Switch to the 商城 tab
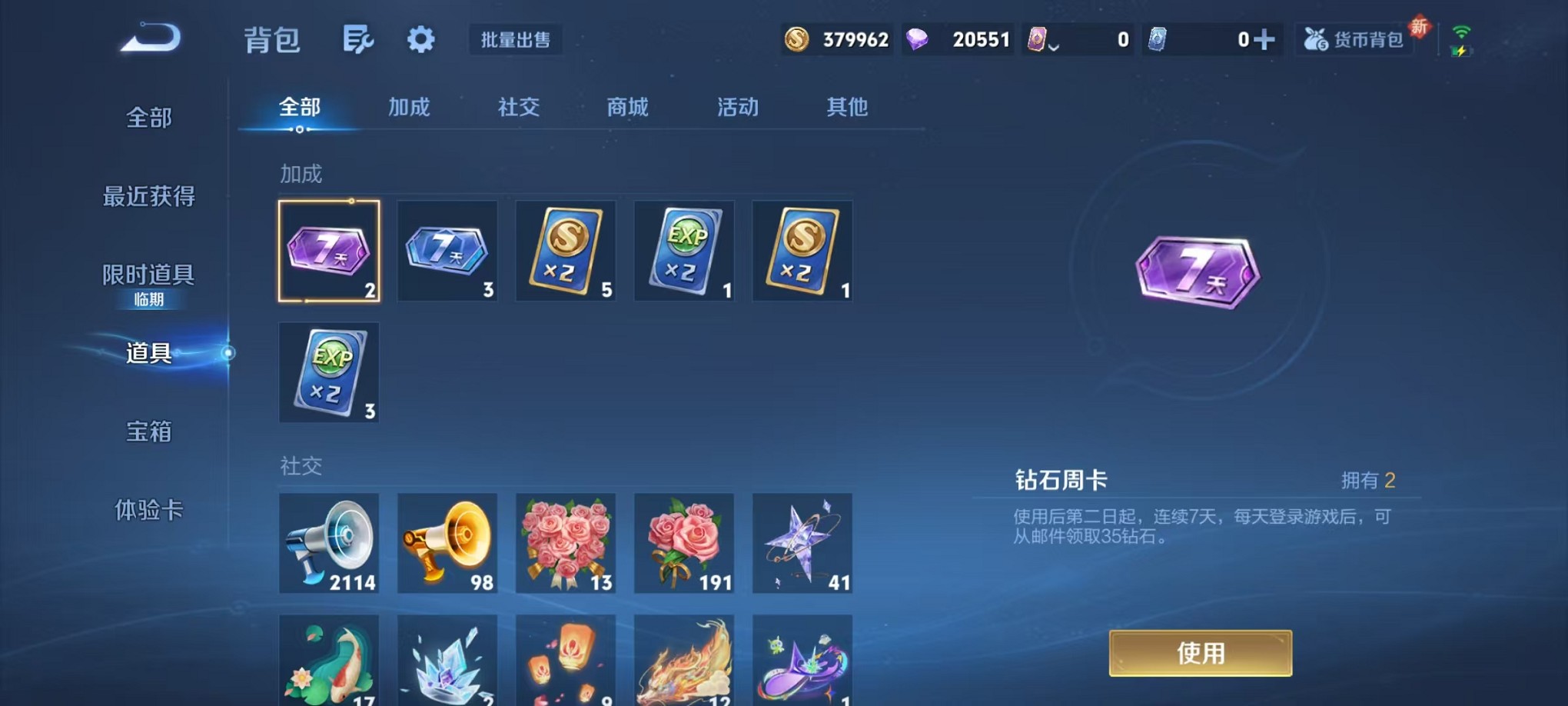1568x706 pixels. (x=627, y=108)
